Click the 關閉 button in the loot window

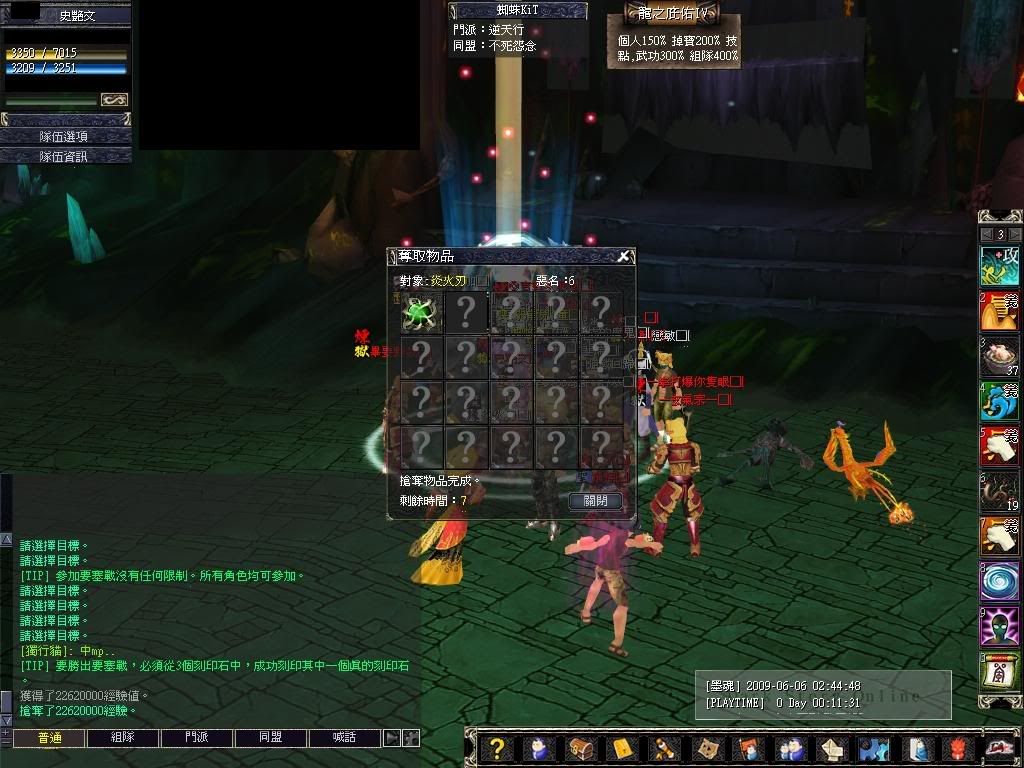[x=595, y=500]
